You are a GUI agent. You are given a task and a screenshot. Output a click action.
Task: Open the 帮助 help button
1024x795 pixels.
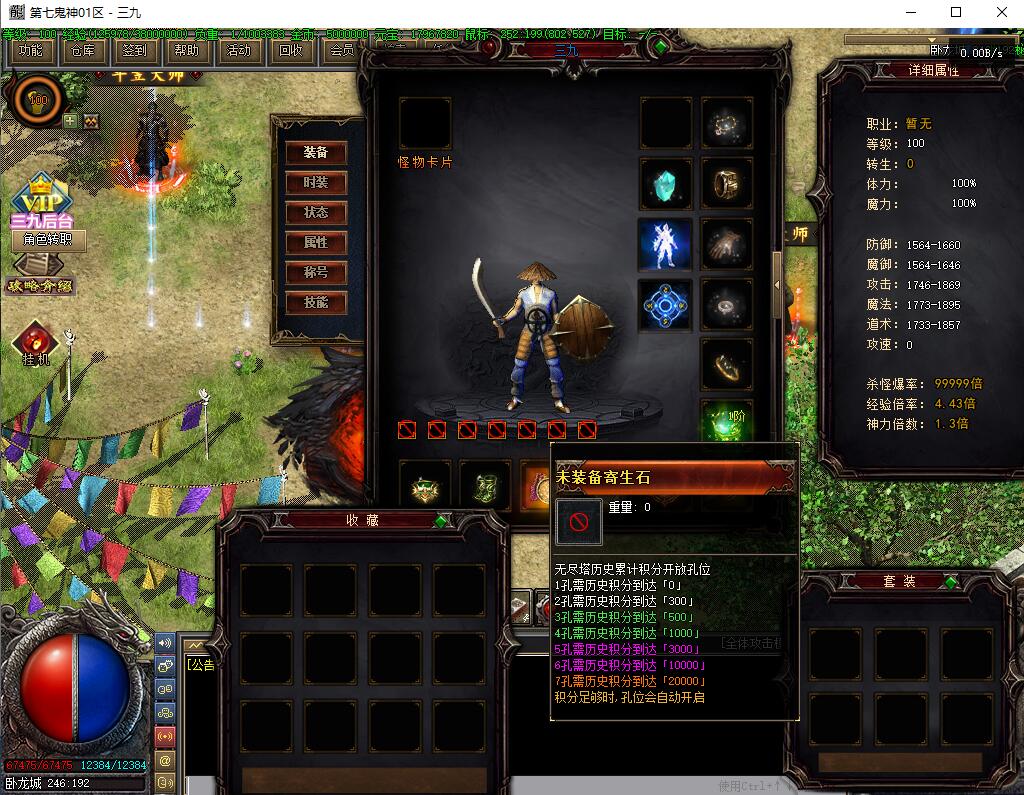186,50
